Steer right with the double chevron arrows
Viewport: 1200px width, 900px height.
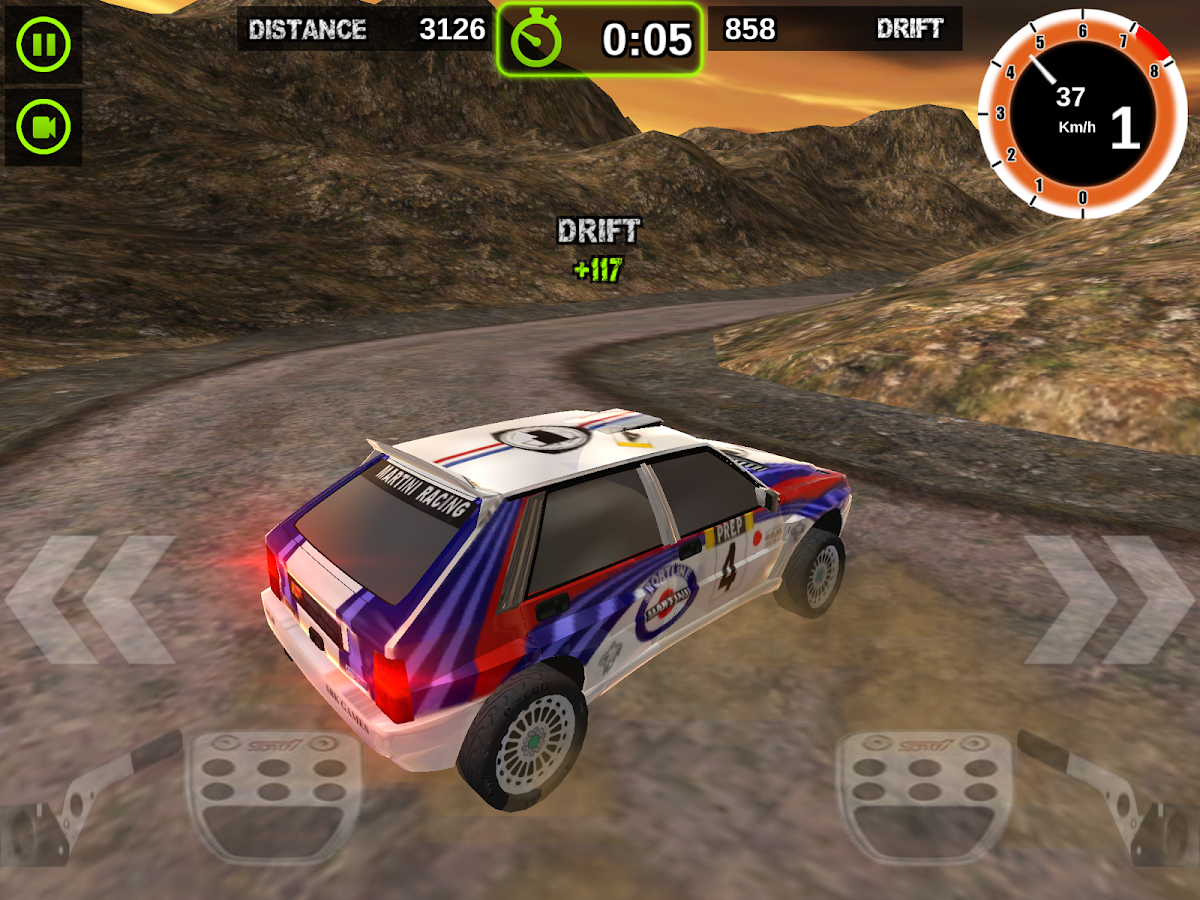tap(1108, 600)
